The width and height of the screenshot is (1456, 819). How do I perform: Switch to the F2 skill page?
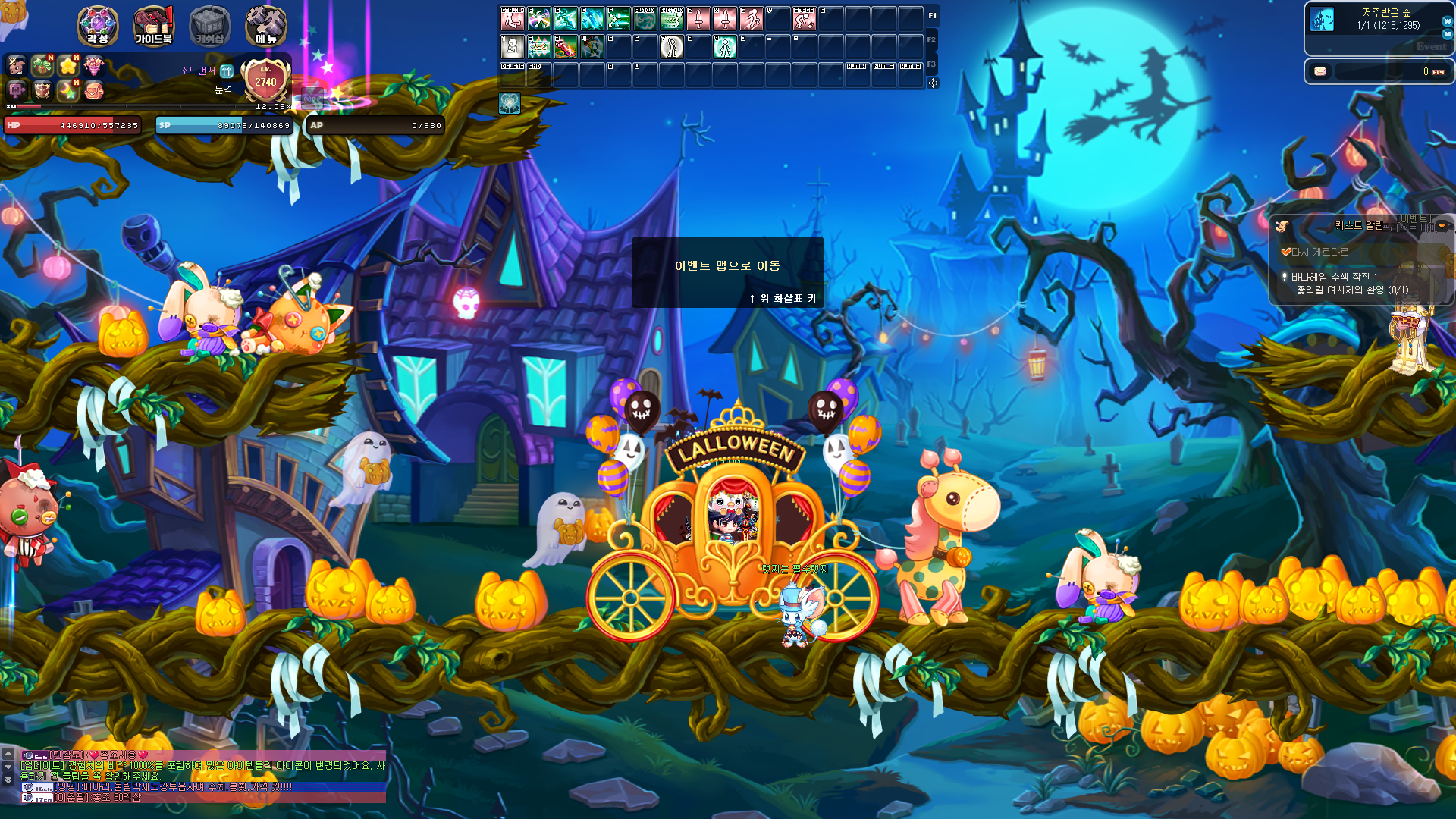pos(931,40)
